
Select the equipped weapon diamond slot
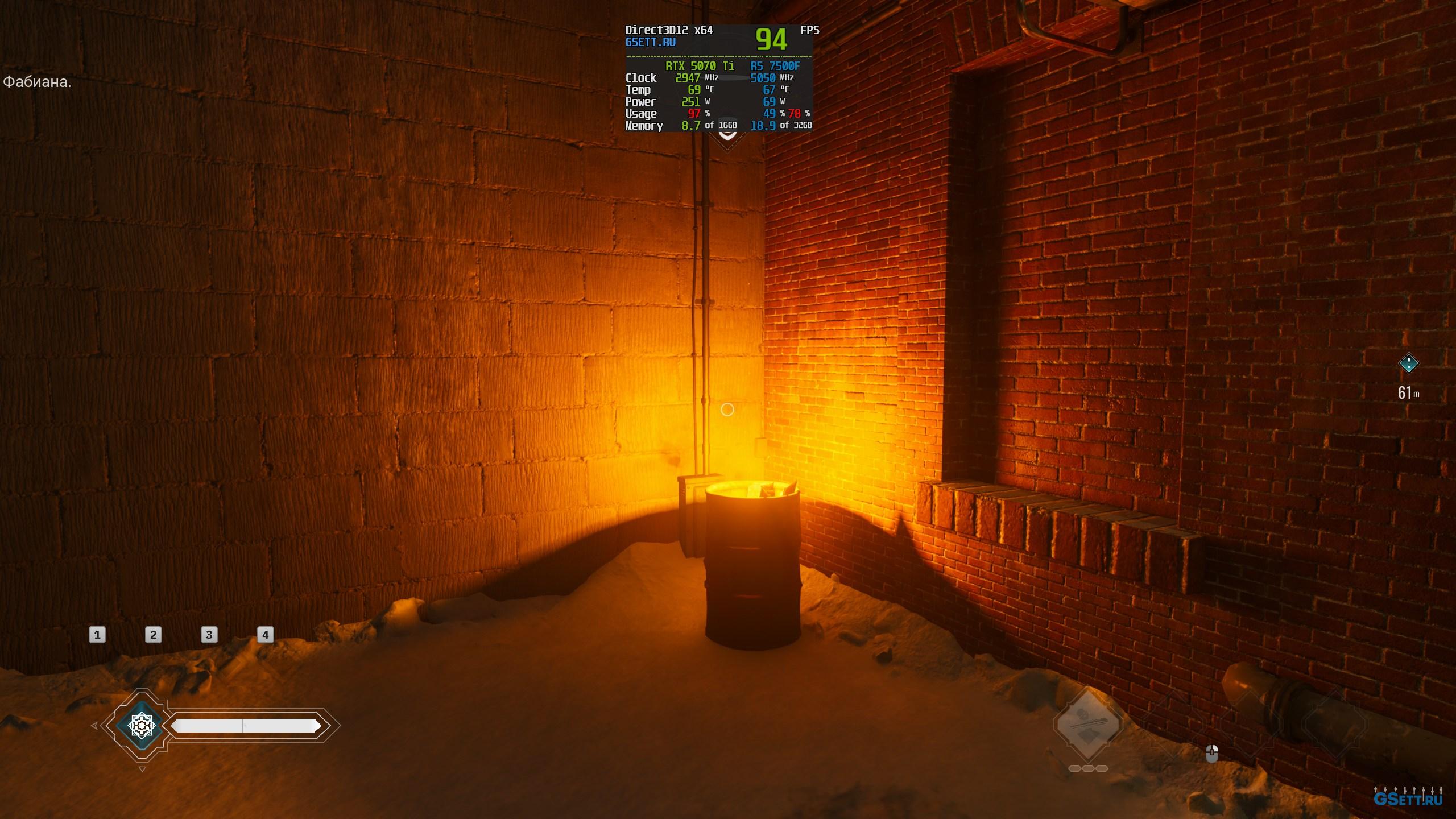pos(1087,724)
